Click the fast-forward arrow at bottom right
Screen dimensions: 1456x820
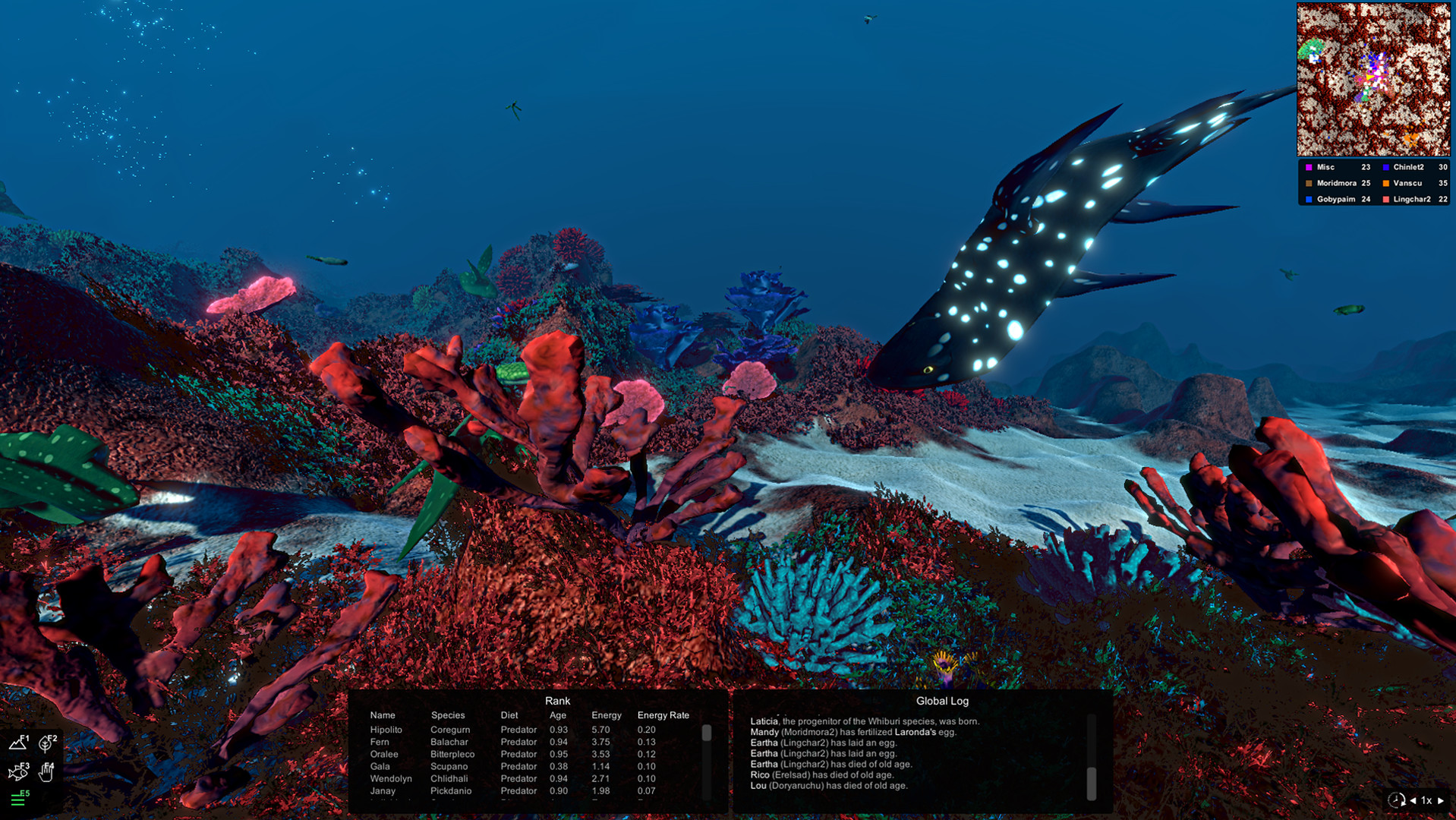coord(1440,799)
